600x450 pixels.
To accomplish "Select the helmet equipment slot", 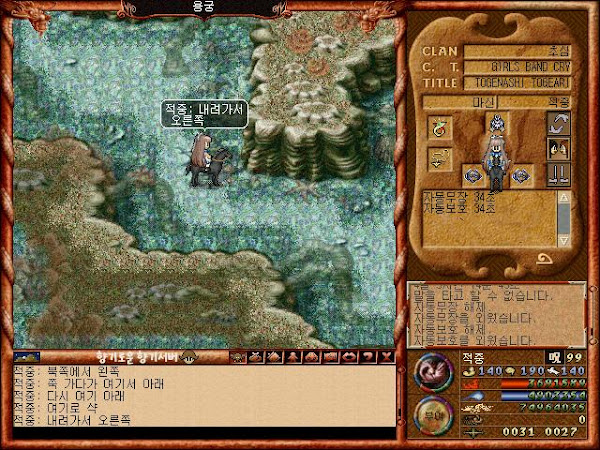I will pos(494,123).
